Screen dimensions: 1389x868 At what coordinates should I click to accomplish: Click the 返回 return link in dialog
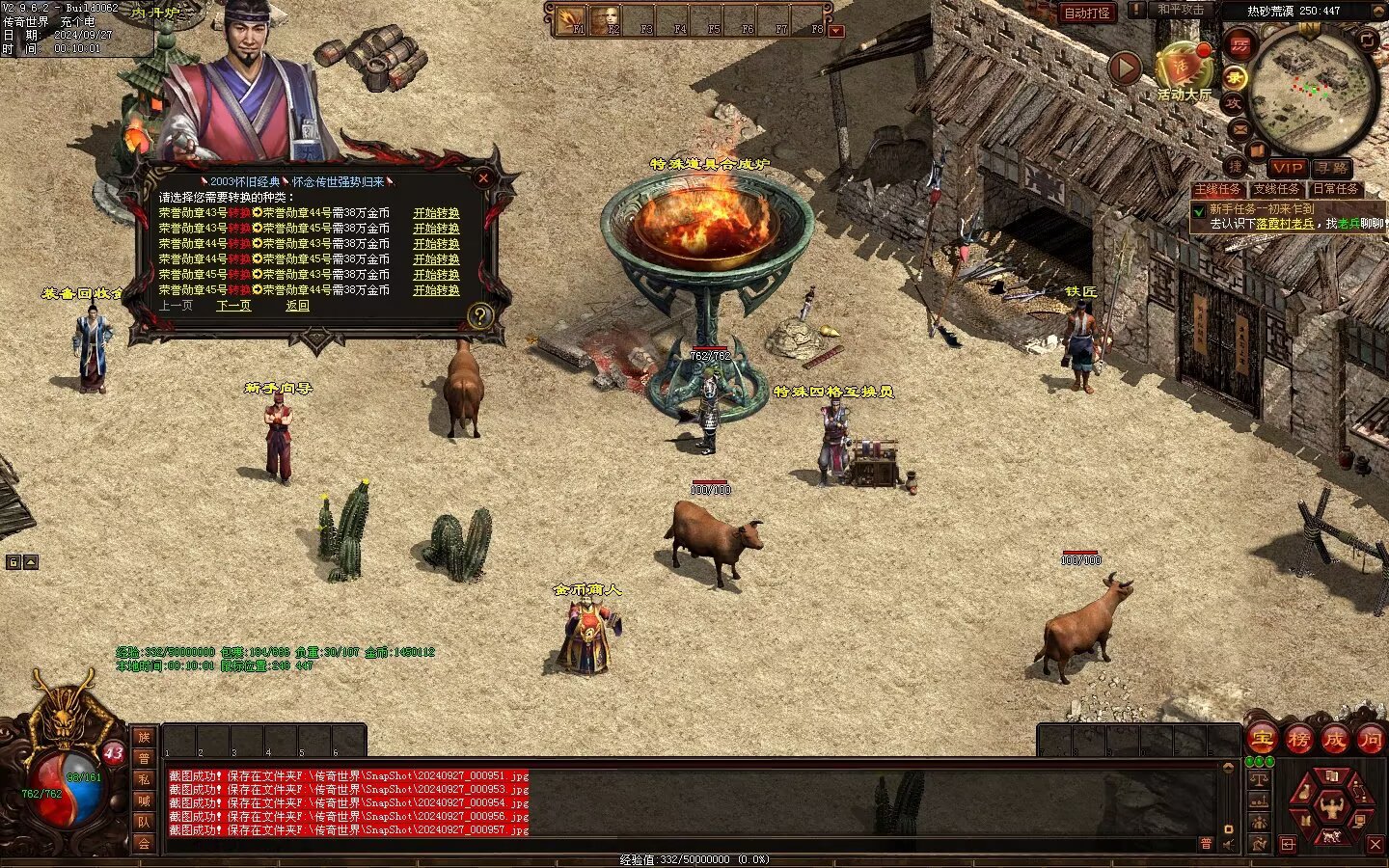tap(297, 306)
